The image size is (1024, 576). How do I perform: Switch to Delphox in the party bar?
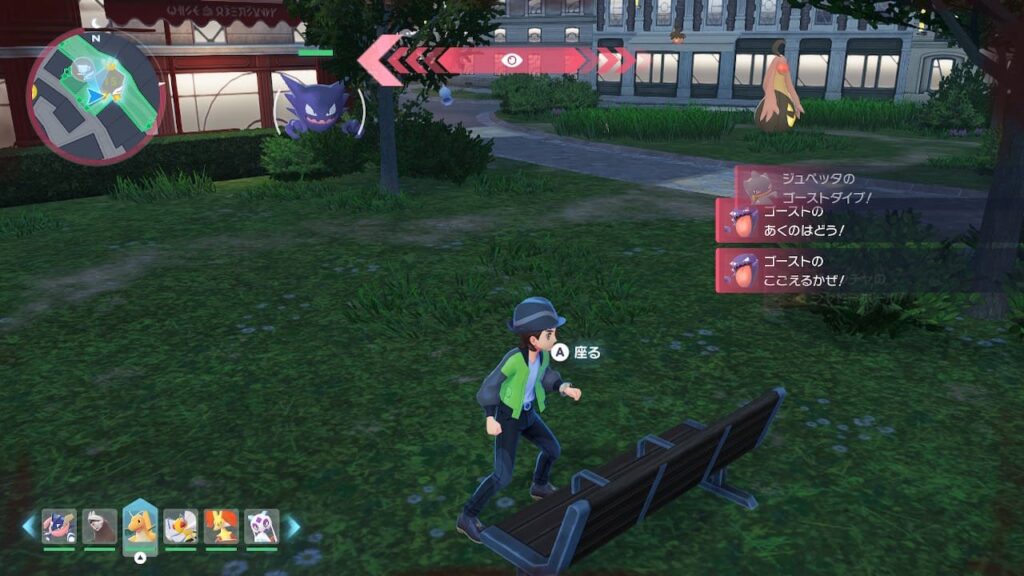(x=221, y=526)
